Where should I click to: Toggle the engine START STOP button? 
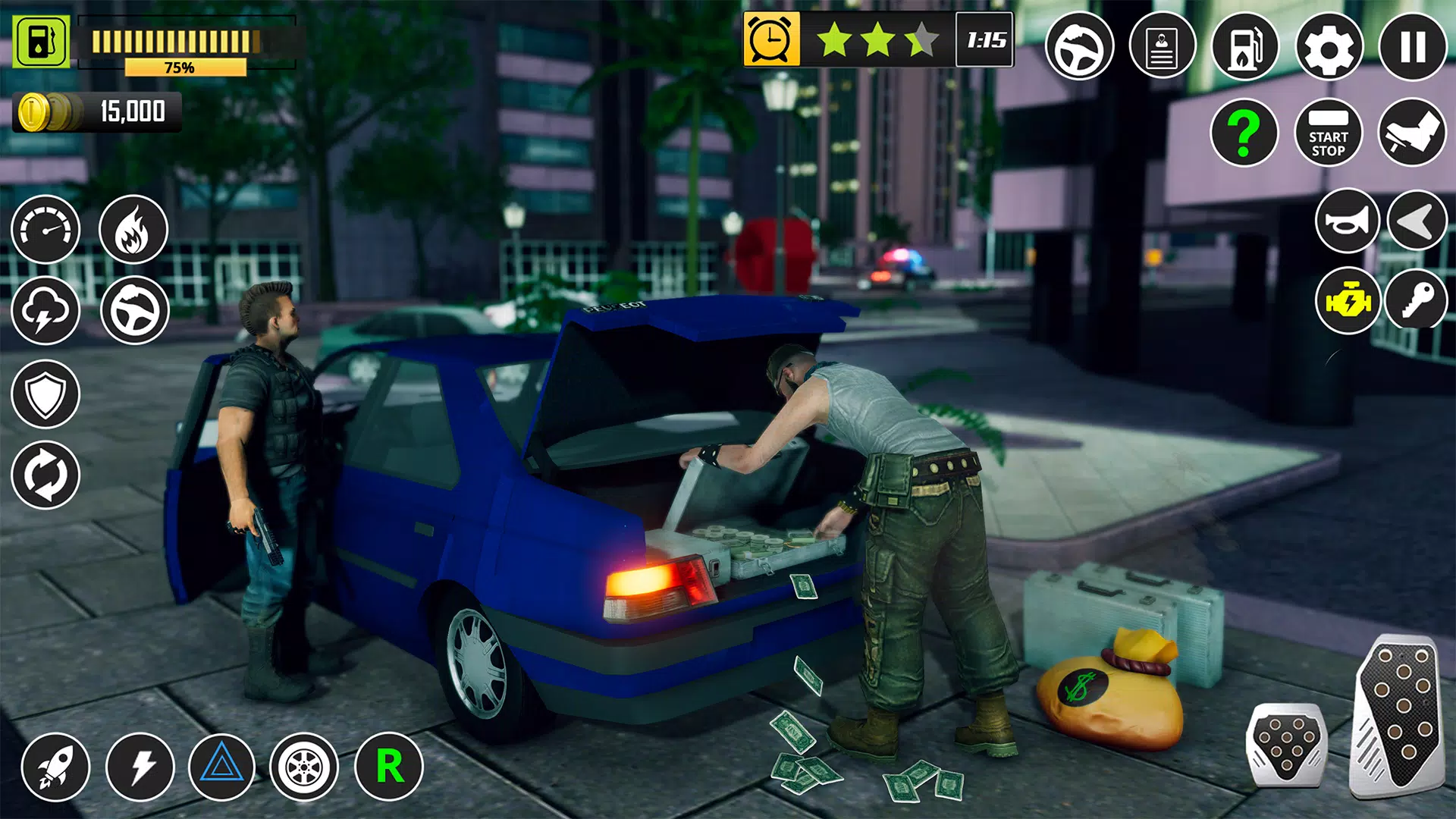pos(1329,133)
